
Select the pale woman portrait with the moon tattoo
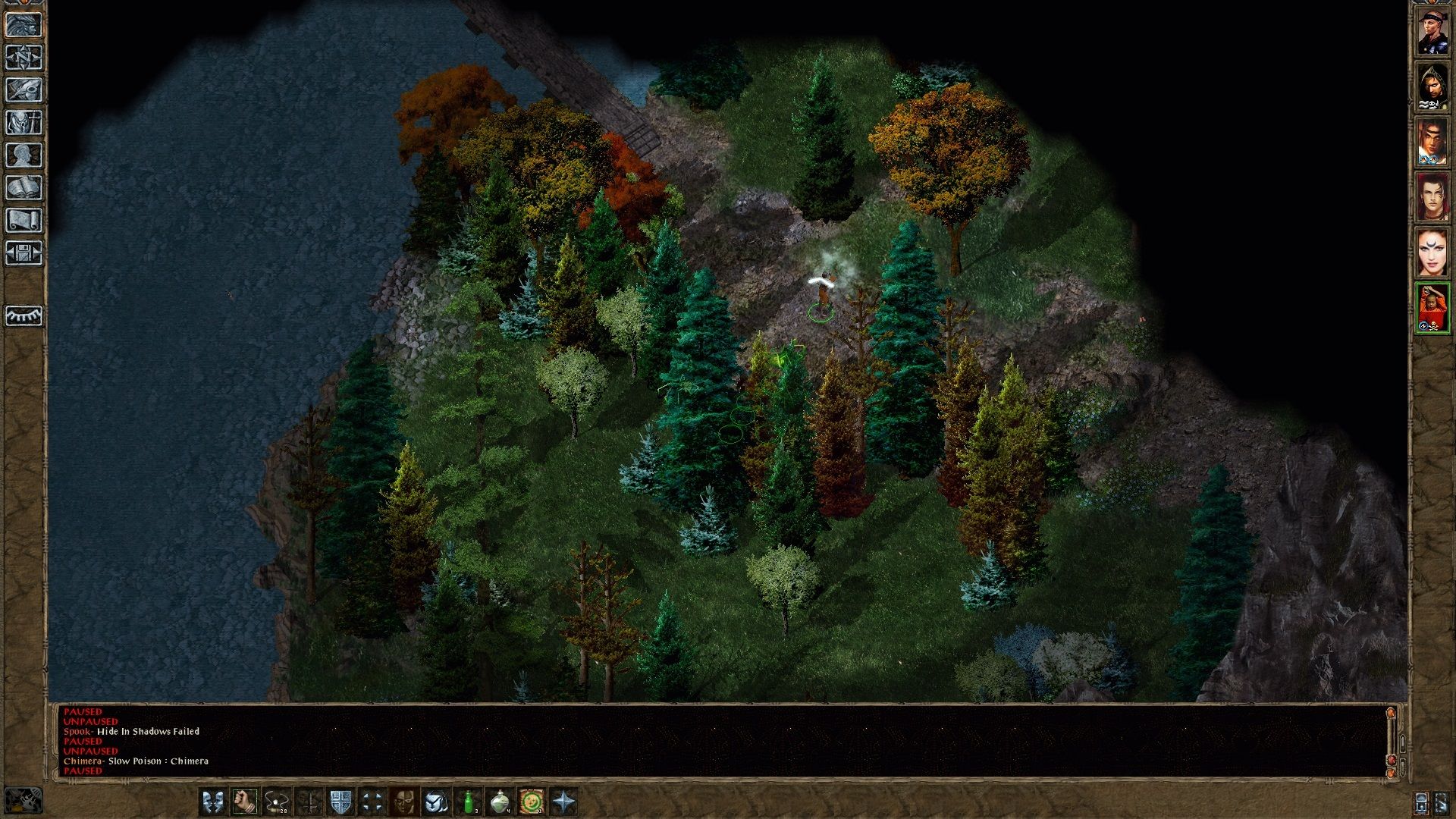pos(1432,253)
